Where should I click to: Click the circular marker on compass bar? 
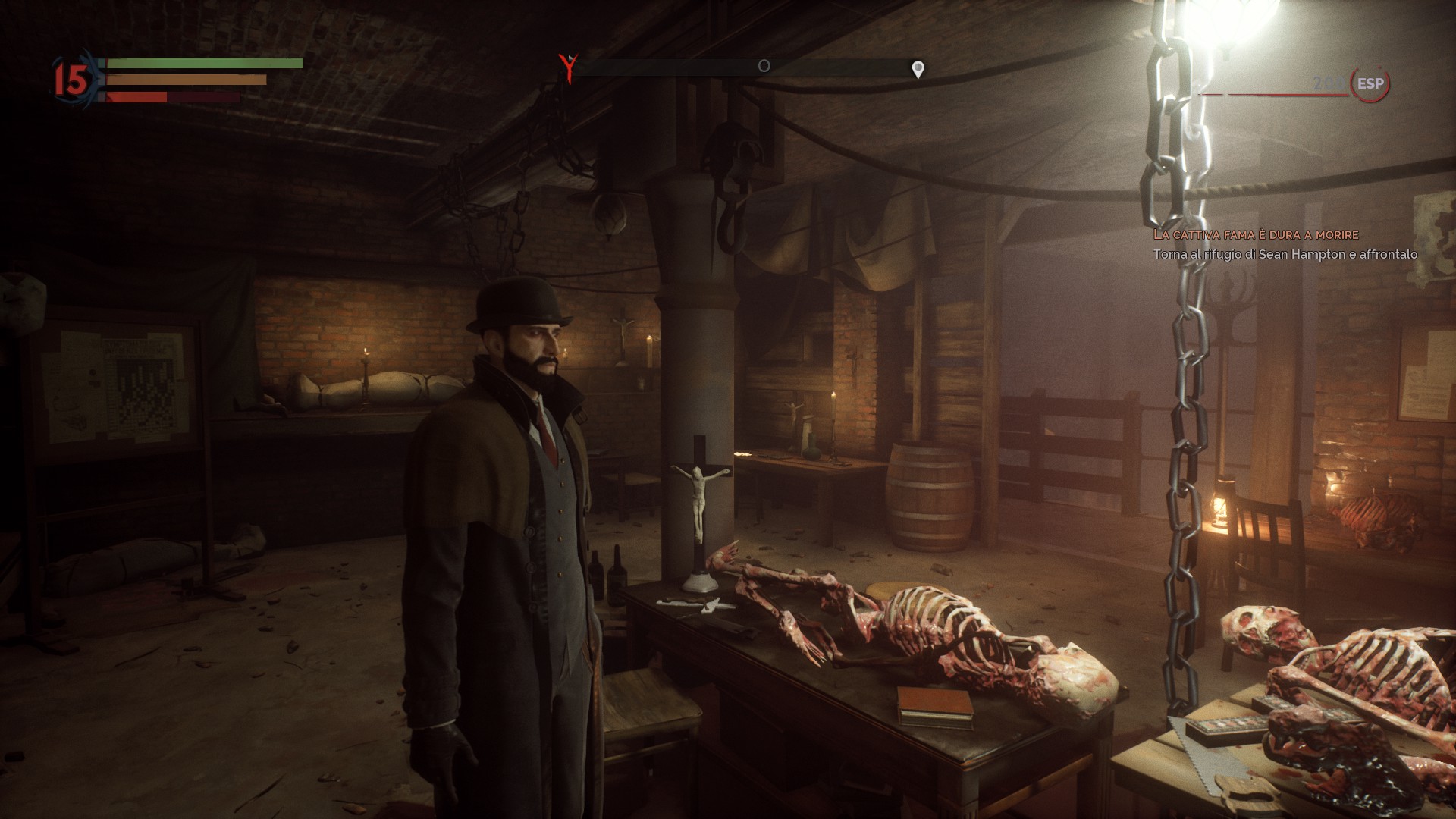(x=764, y=66)
